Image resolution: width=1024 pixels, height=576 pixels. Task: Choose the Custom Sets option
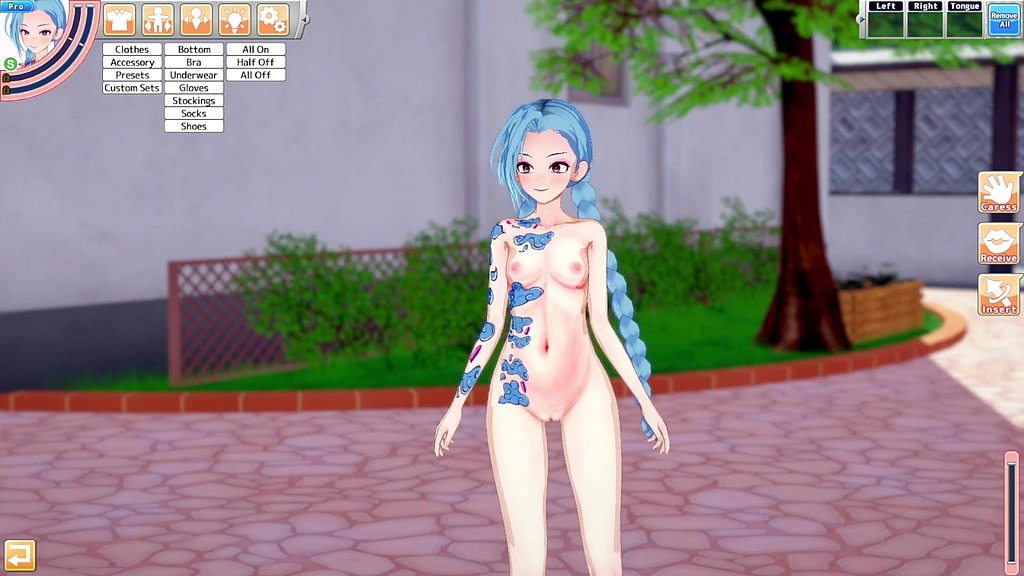click(132, 88)
